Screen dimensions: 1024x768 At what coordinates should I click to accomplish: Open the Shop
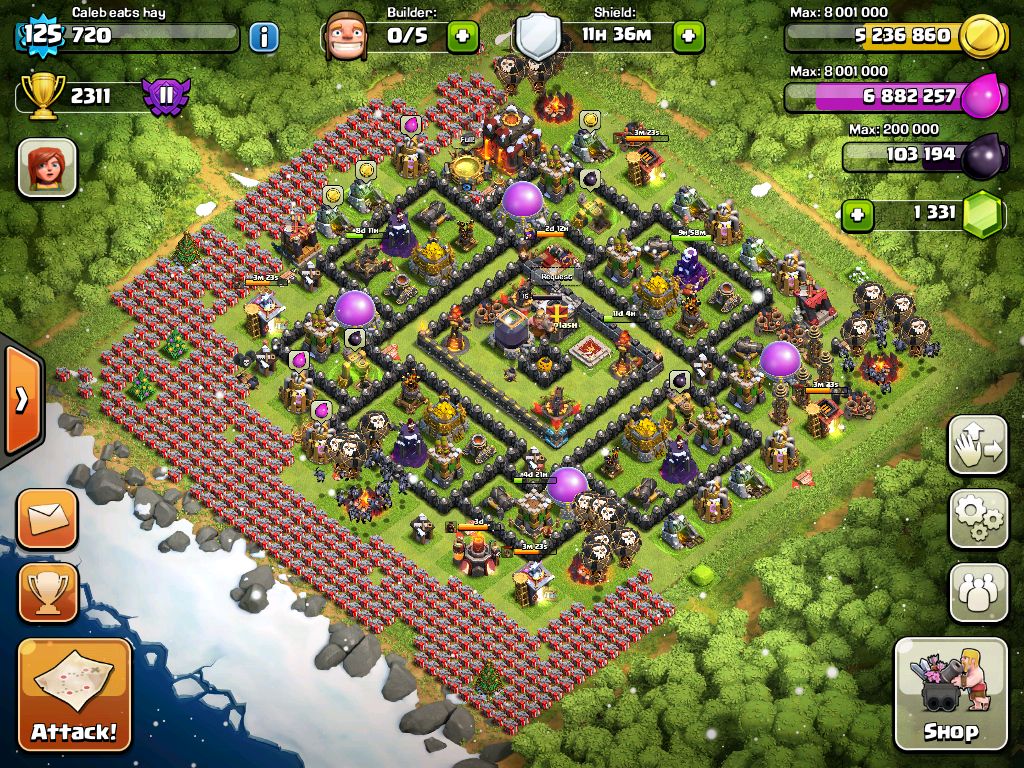(x=950, y=693)
